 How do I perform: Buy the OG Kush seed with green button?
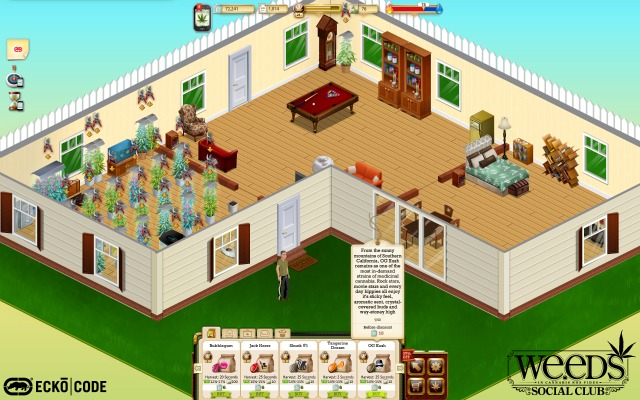point(376,394)
